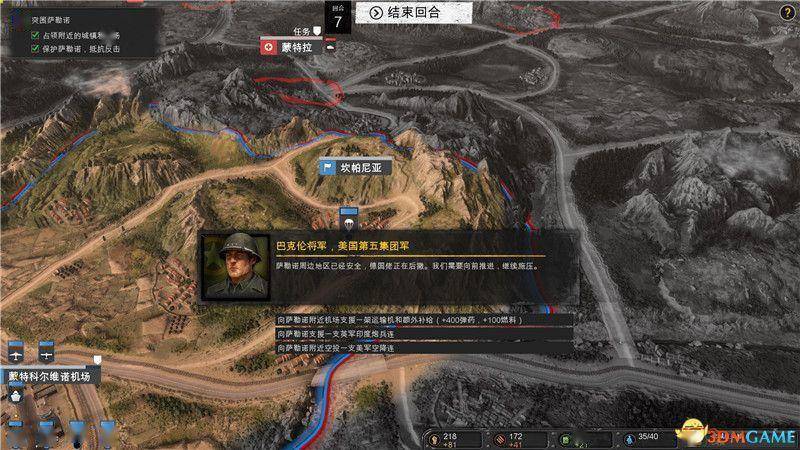800x450 pixels.
Task: End the turn with 结束回合
Action: click(x=405, y=13)
